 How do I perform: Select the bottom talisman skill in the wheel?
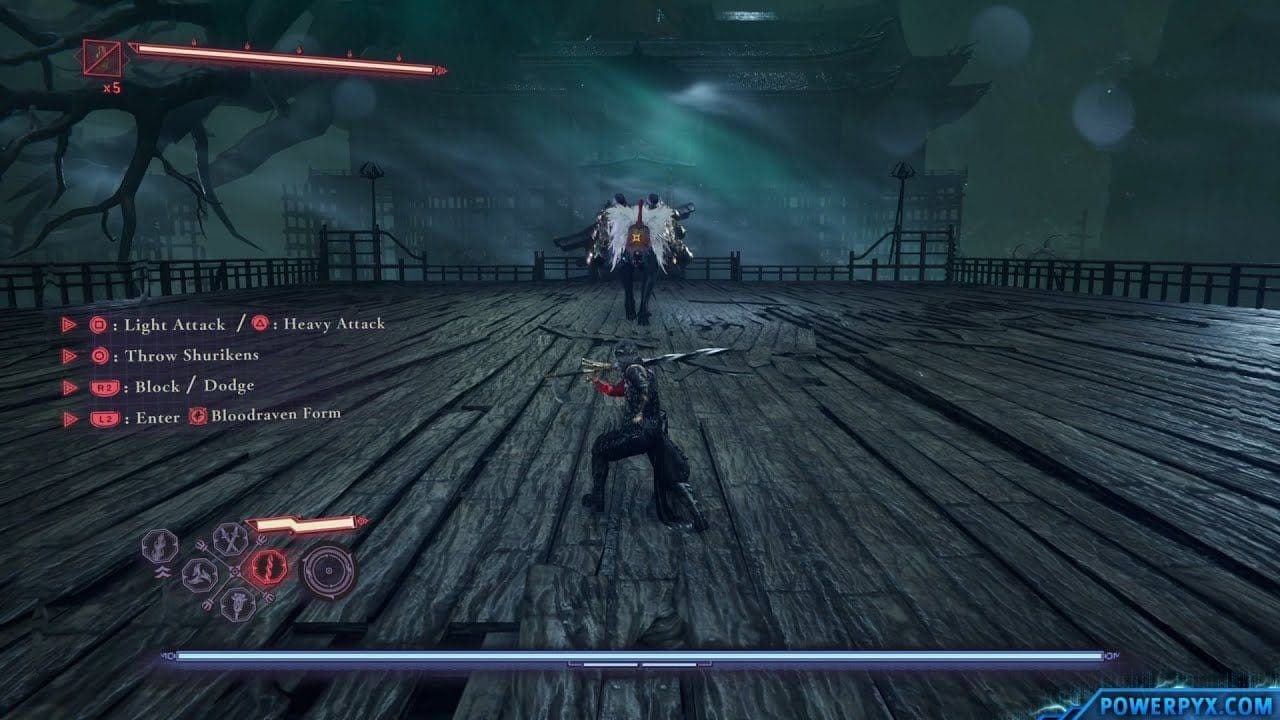point(237,604)
